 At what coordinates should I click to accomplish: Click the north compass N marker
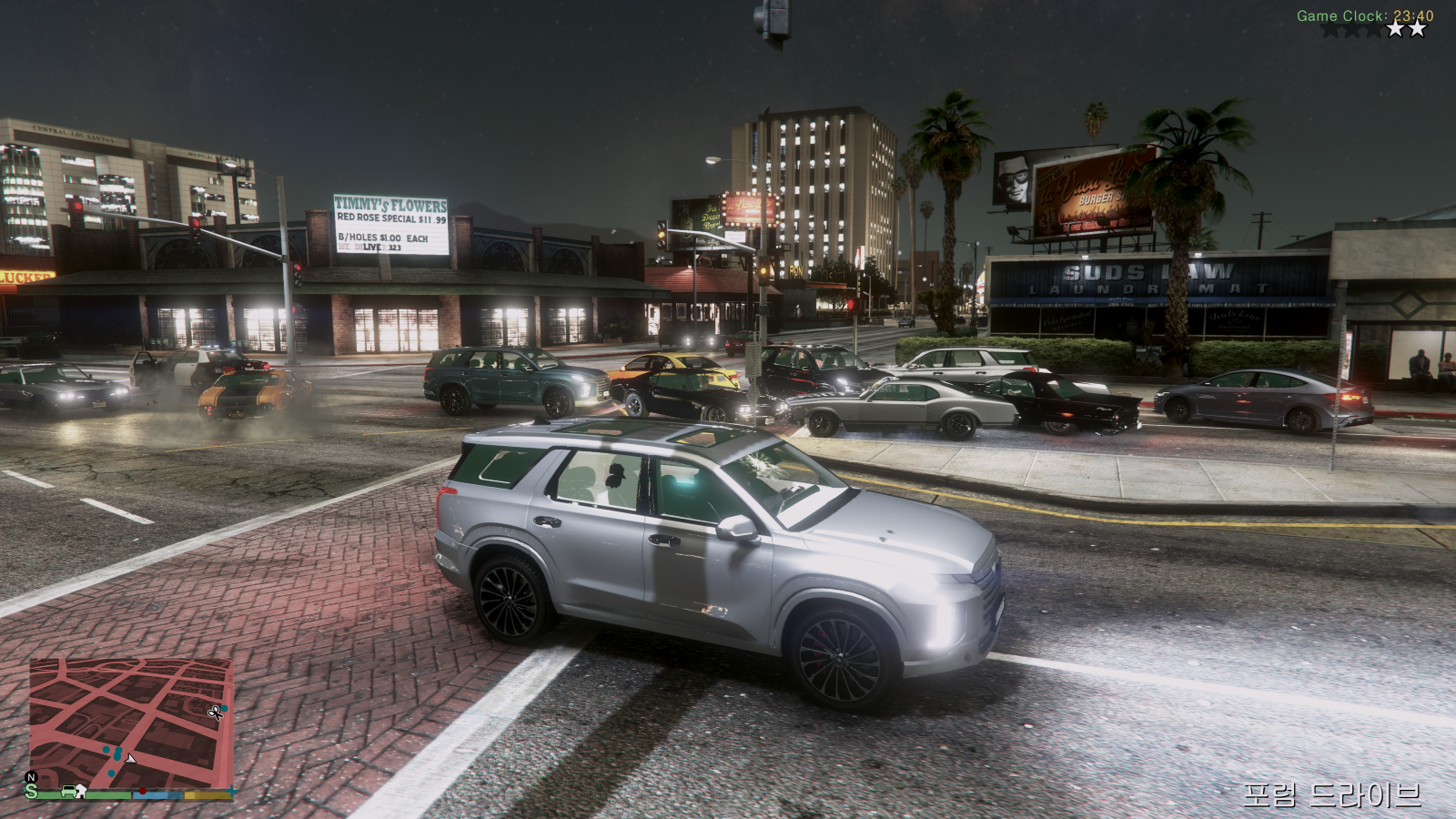tap(31, 777)
